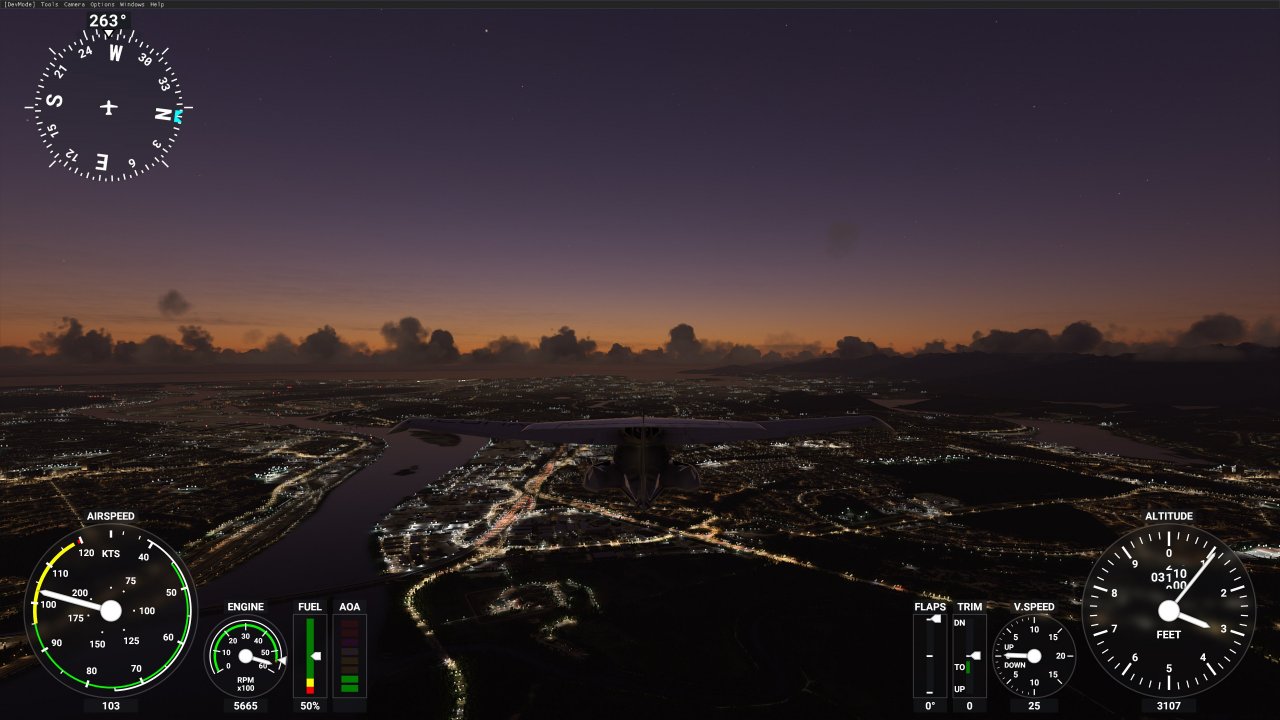Click the green TO takeoff trim marker
The height and width of the screenshot is (720, 1280).
point(968,667)
